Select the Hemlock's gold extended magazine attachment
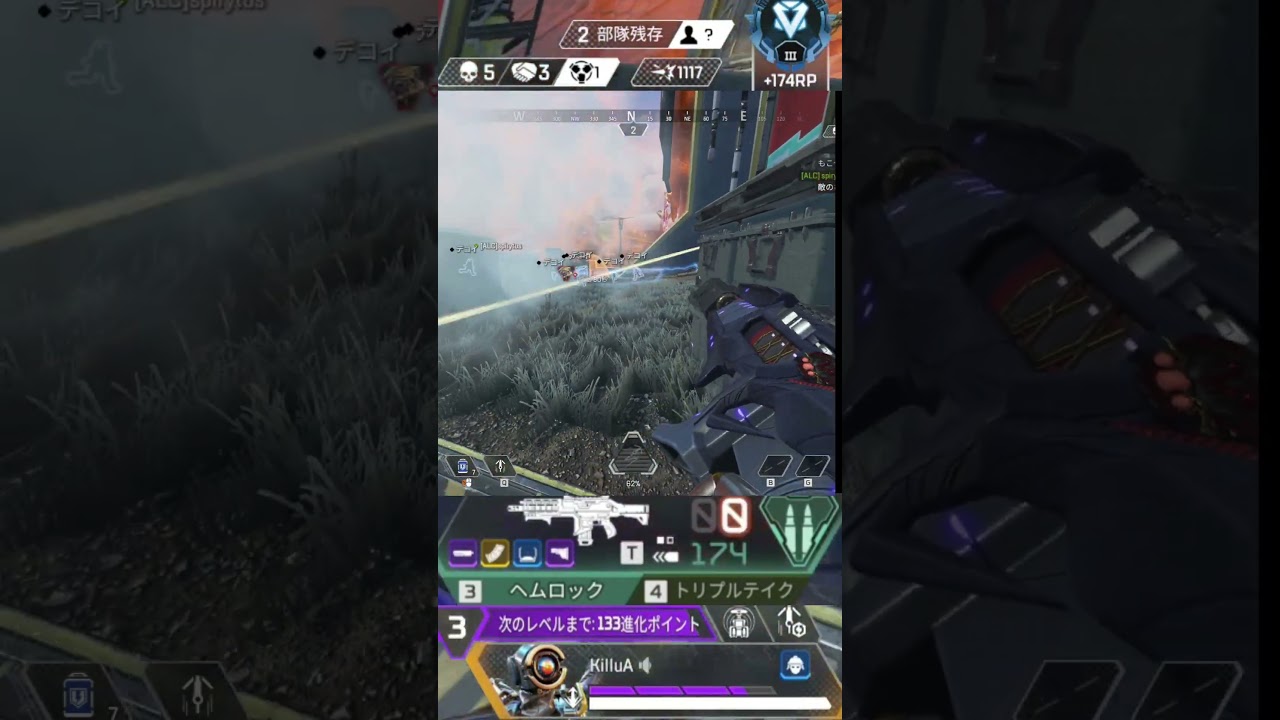 (x=494, y=554)
